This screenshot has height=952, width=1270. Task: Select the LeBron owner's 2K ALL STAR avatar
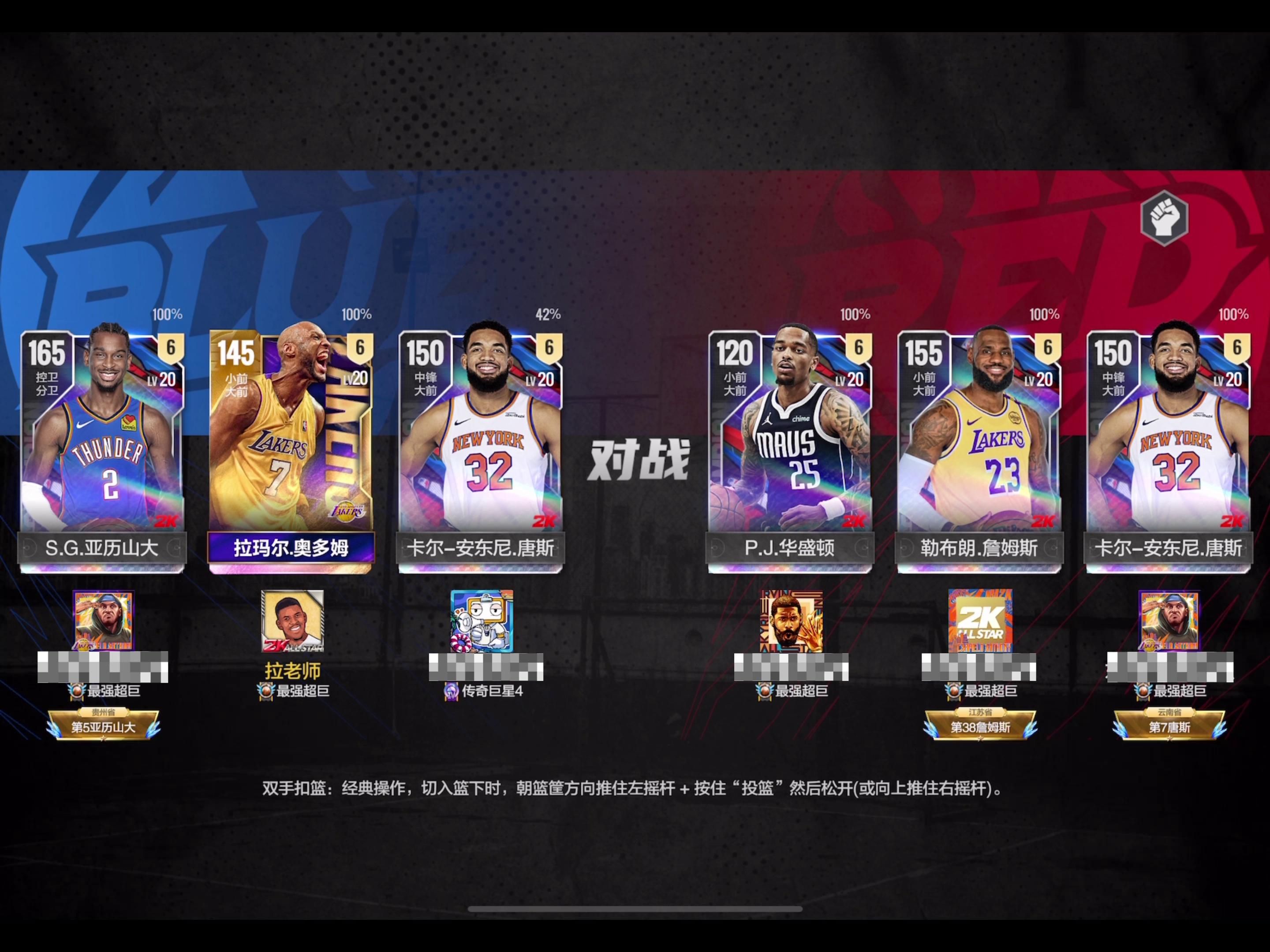[x=981, y=621]
